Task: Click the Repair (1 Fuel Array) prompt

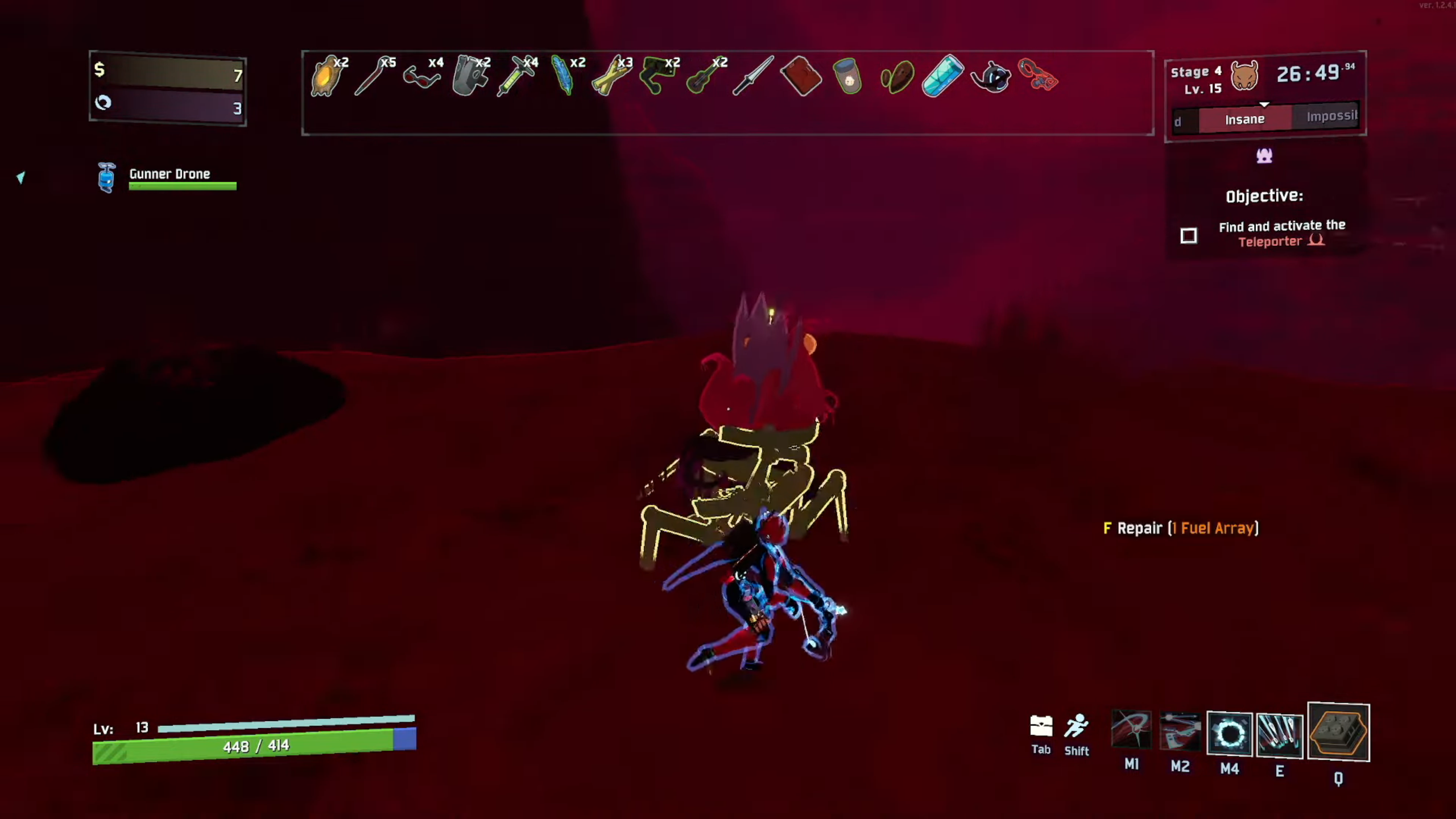Action: [1180, 528]
